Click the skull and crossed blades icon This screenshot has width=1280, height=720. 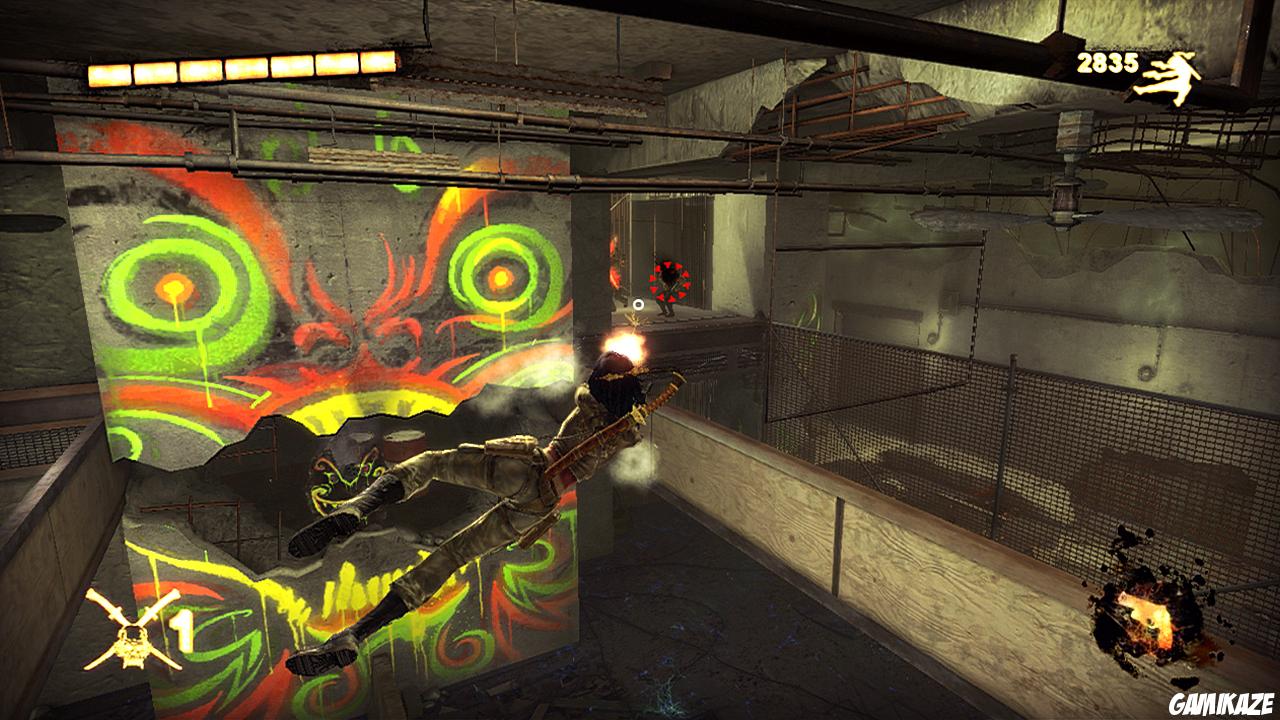tap(132, 629)
